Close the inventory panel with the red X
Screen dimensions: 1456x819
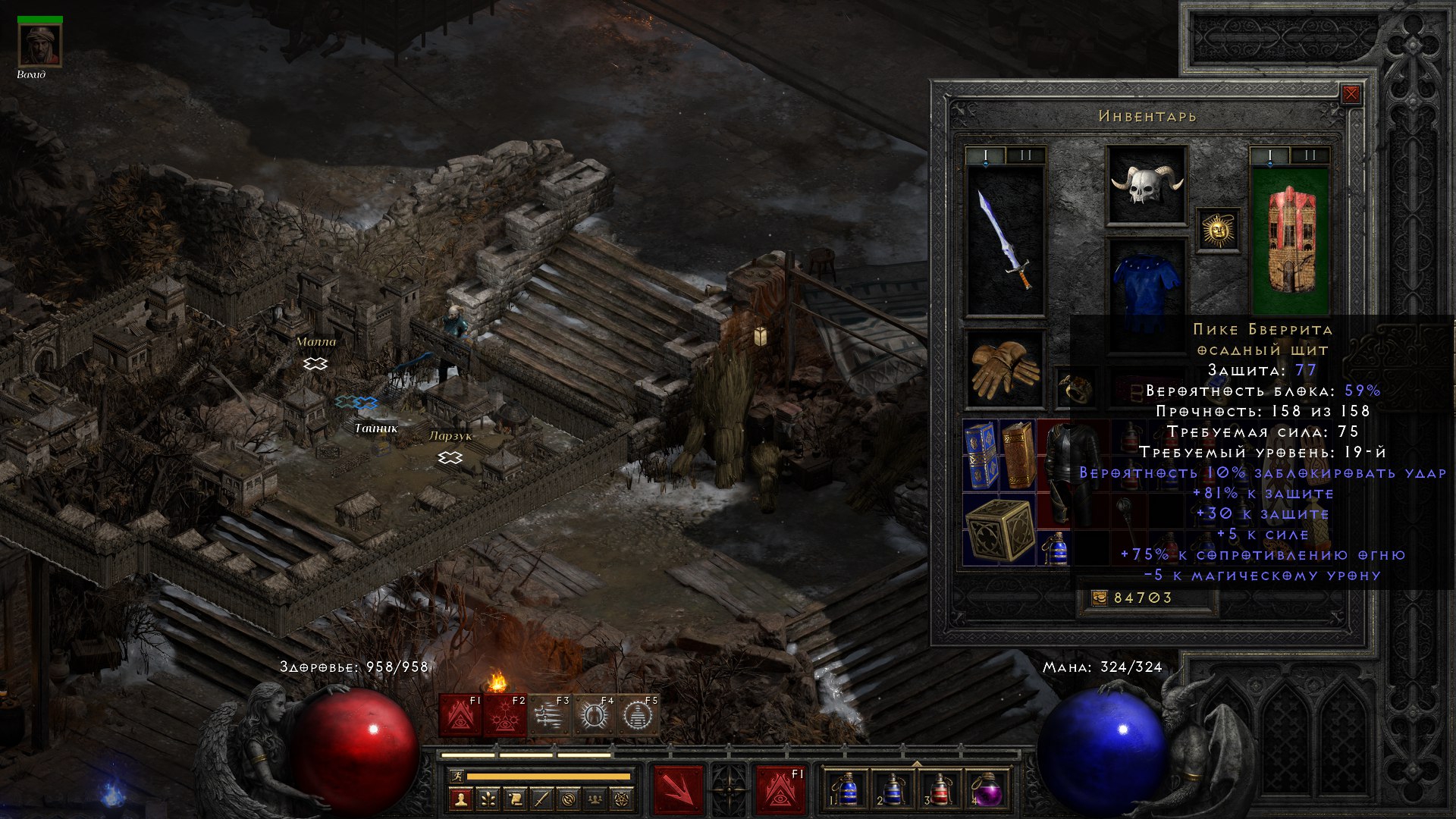1351,94
